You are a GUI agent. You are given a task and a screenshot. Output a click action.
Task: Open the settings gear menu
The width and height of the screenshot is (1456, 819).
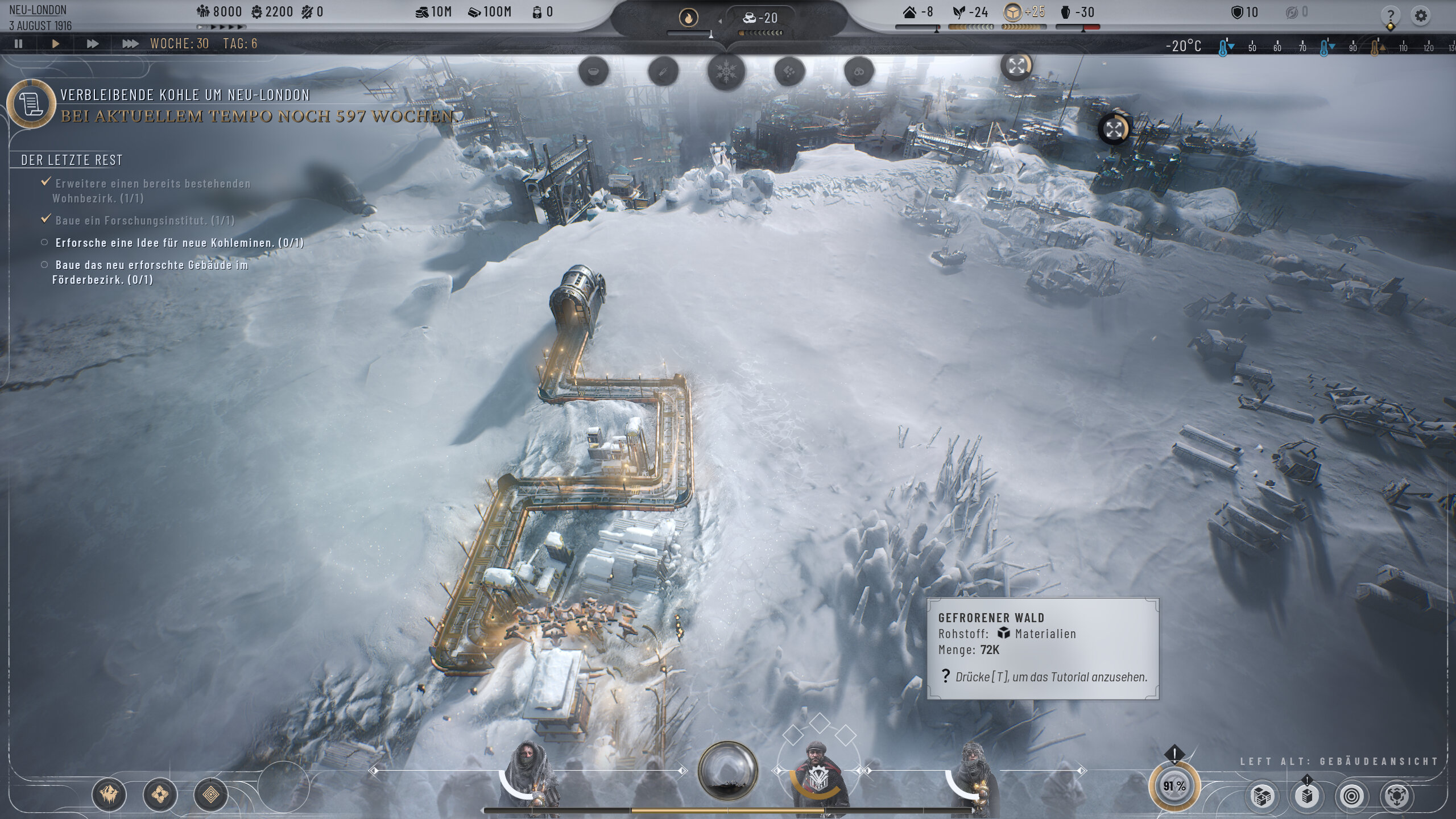click(x=1420, y=15)
